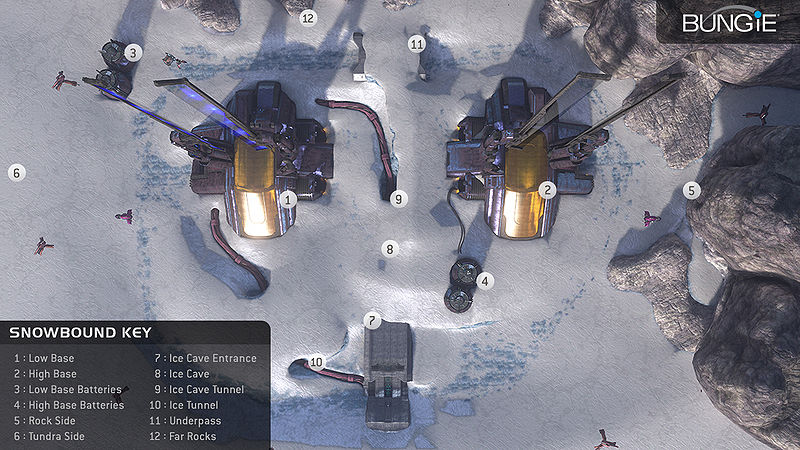Click map marker number 9
This screenshot has height=450, width=800.
tap(399, 199)
